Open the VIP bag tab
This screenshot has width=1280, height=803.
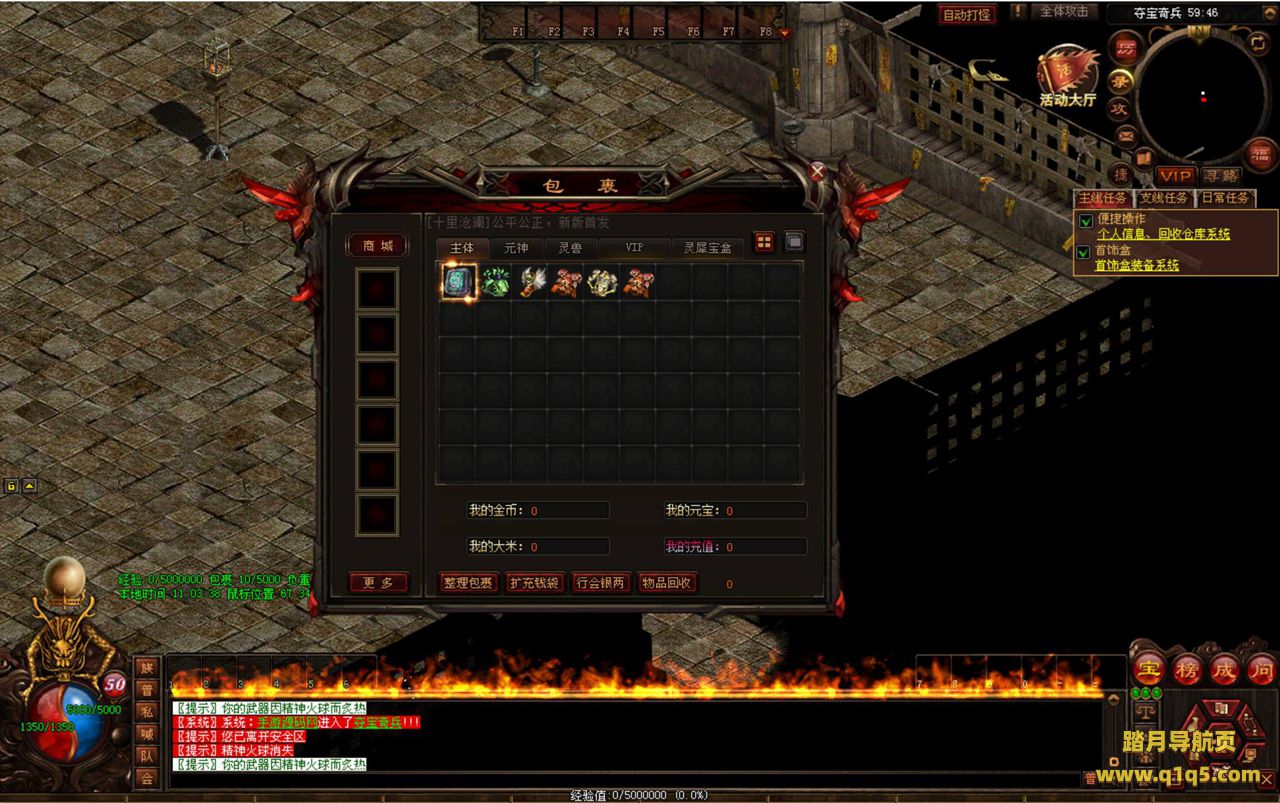pyautogui.click(x=634, y=247)
